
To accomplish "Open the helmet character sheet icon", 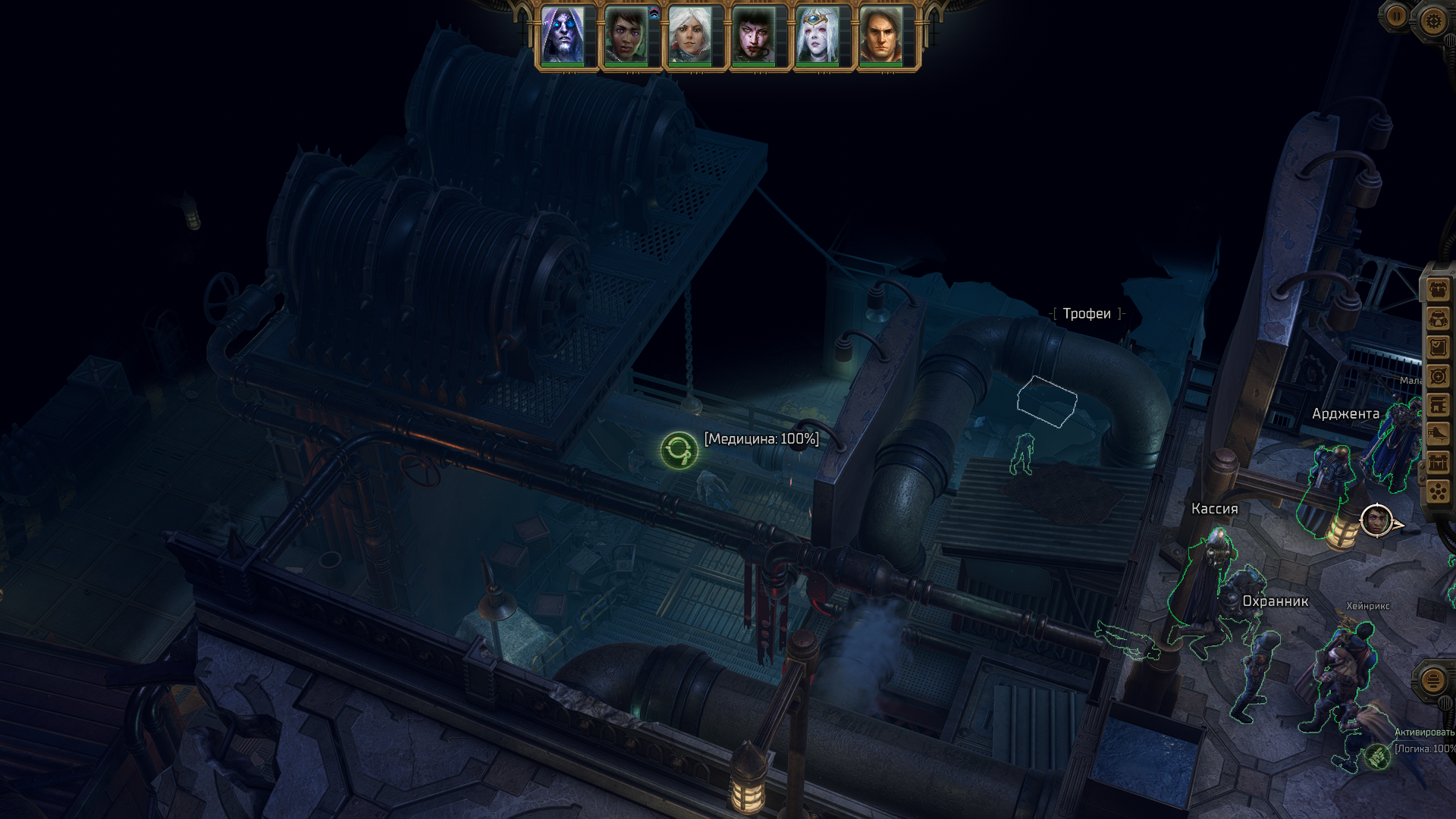I will (1438, 318).
